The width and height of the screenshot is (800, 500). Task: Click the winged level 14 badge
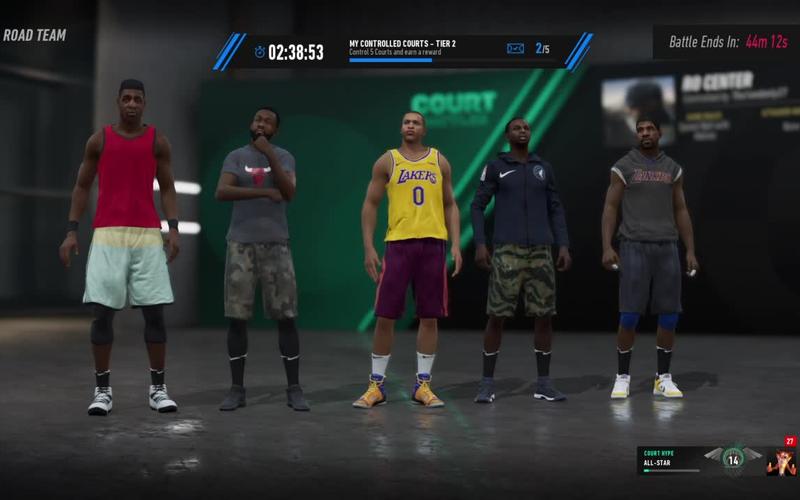pyautogui.click(x=733, y=459)
